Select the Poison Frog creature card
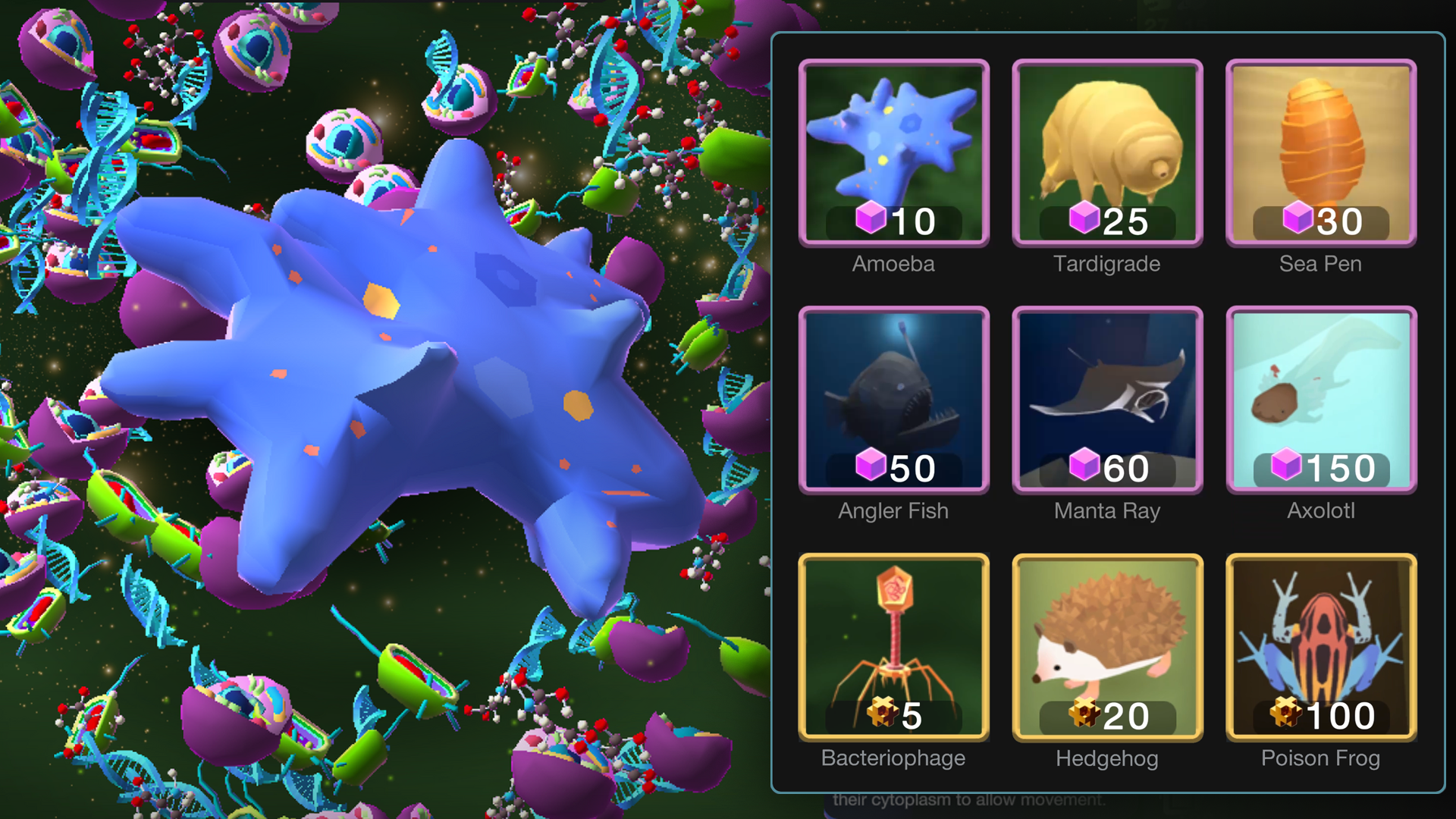 (1319, 645)
